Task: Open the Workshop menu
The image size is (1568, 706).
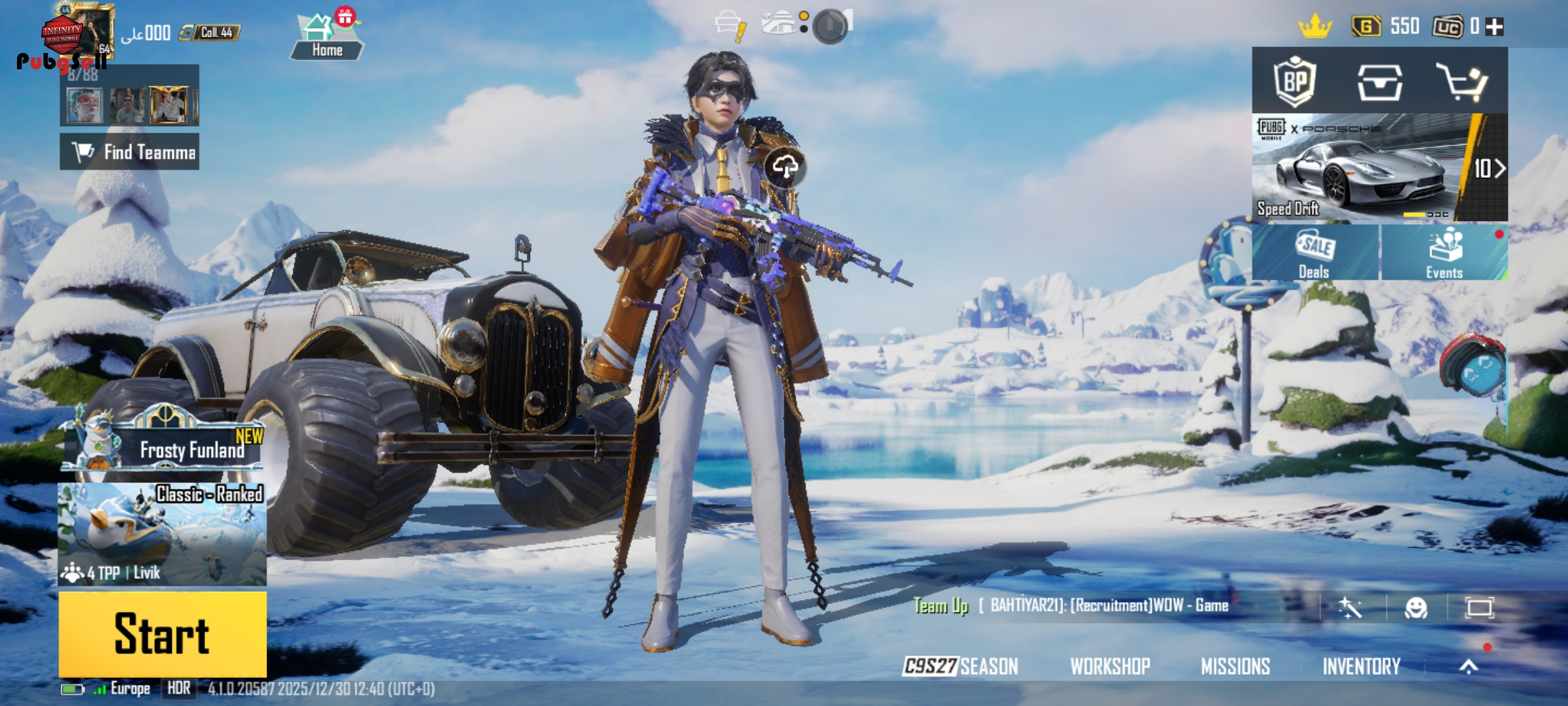Action: [x=1110, y=666]
